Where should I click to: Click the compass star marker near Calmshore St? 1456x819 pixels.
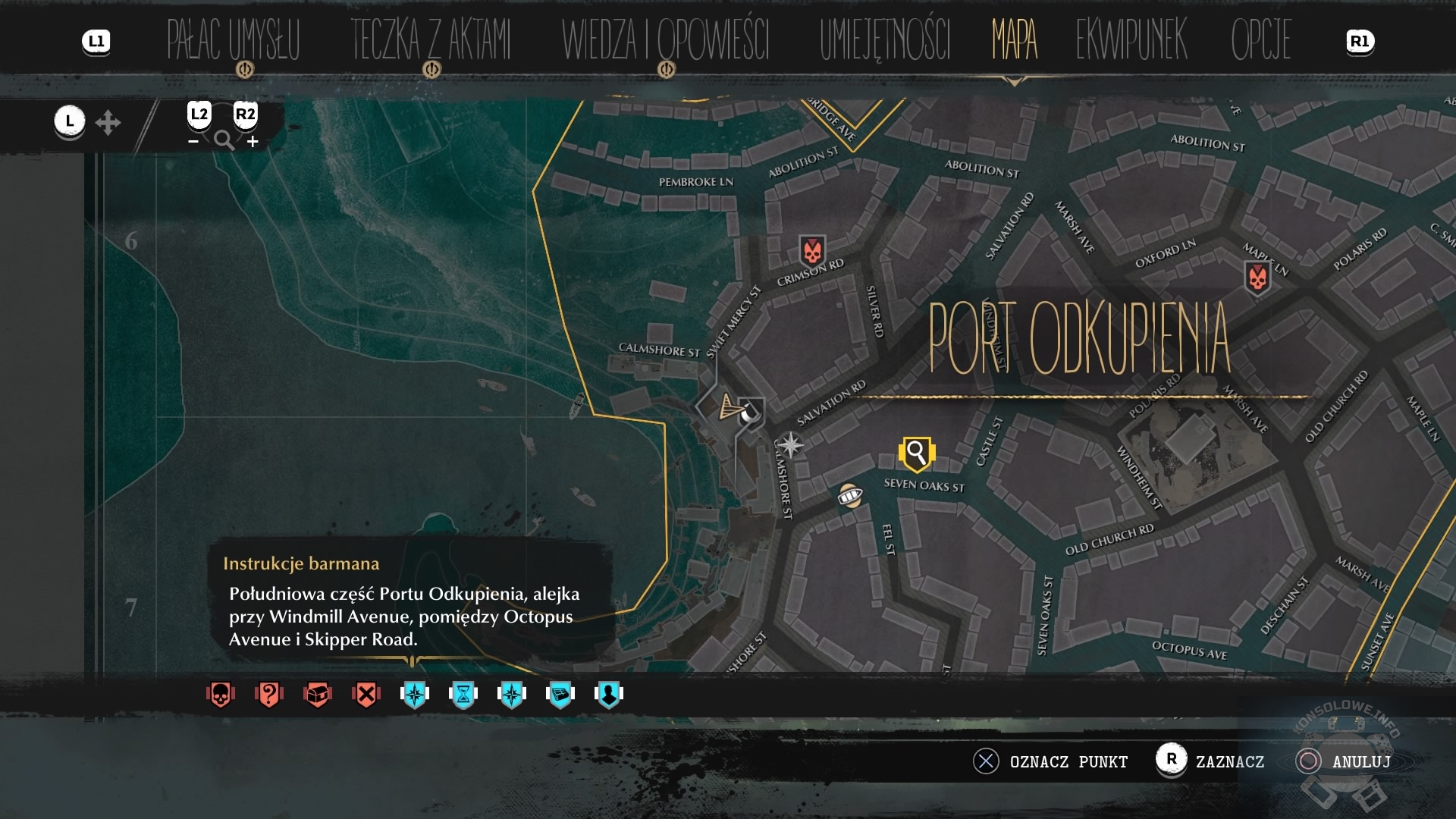[x=790, y=445]
